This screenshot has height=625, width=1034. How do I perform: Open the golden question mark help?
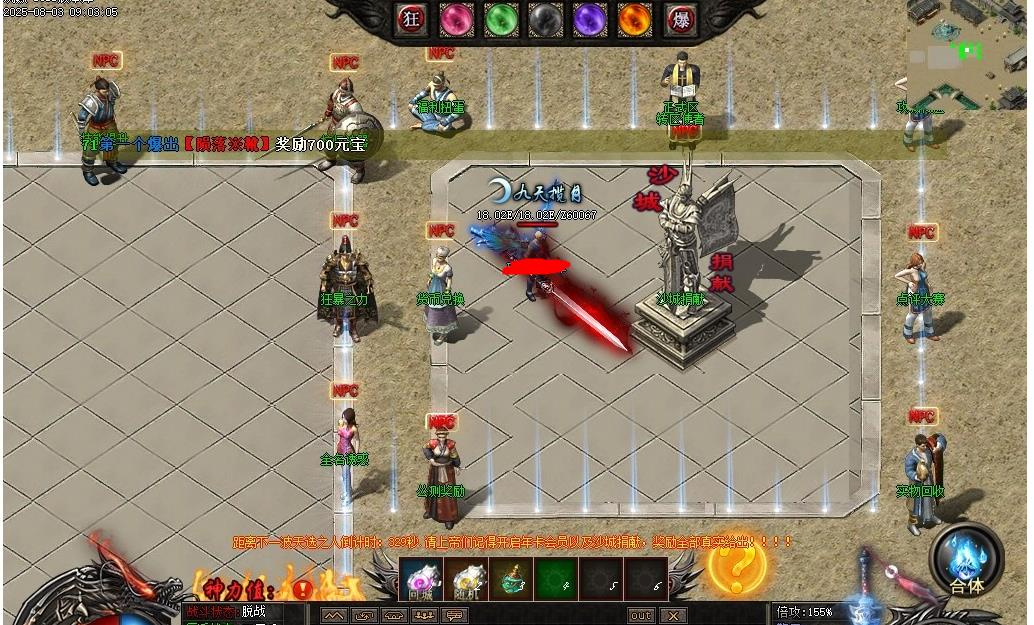pyautogui.click(x=737, y=565)
